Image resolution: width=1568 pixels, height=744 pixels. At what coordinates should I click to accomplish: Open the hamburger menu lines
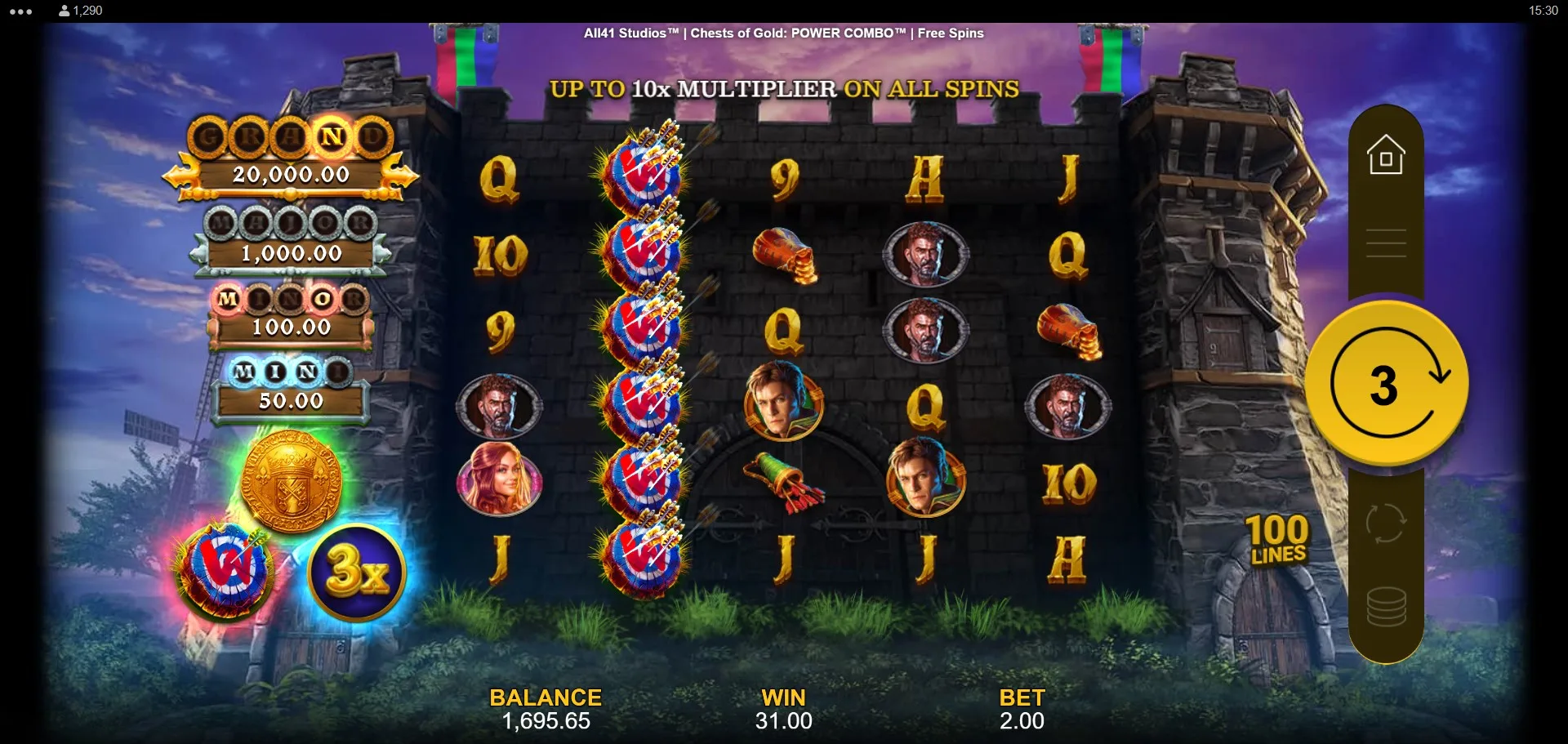(1386, 243)
